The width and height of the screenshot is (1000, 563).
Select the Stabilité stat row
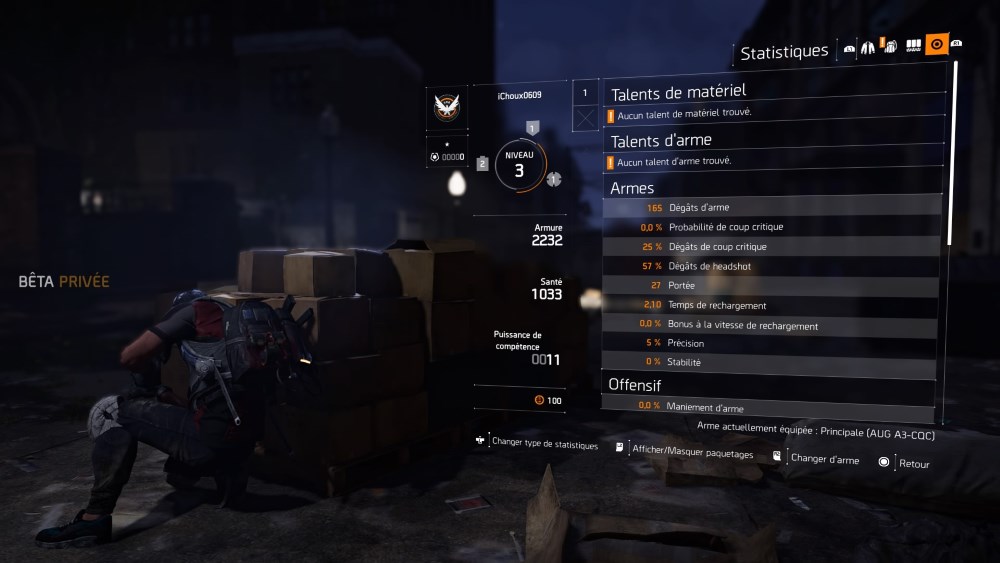coord(772,362)
